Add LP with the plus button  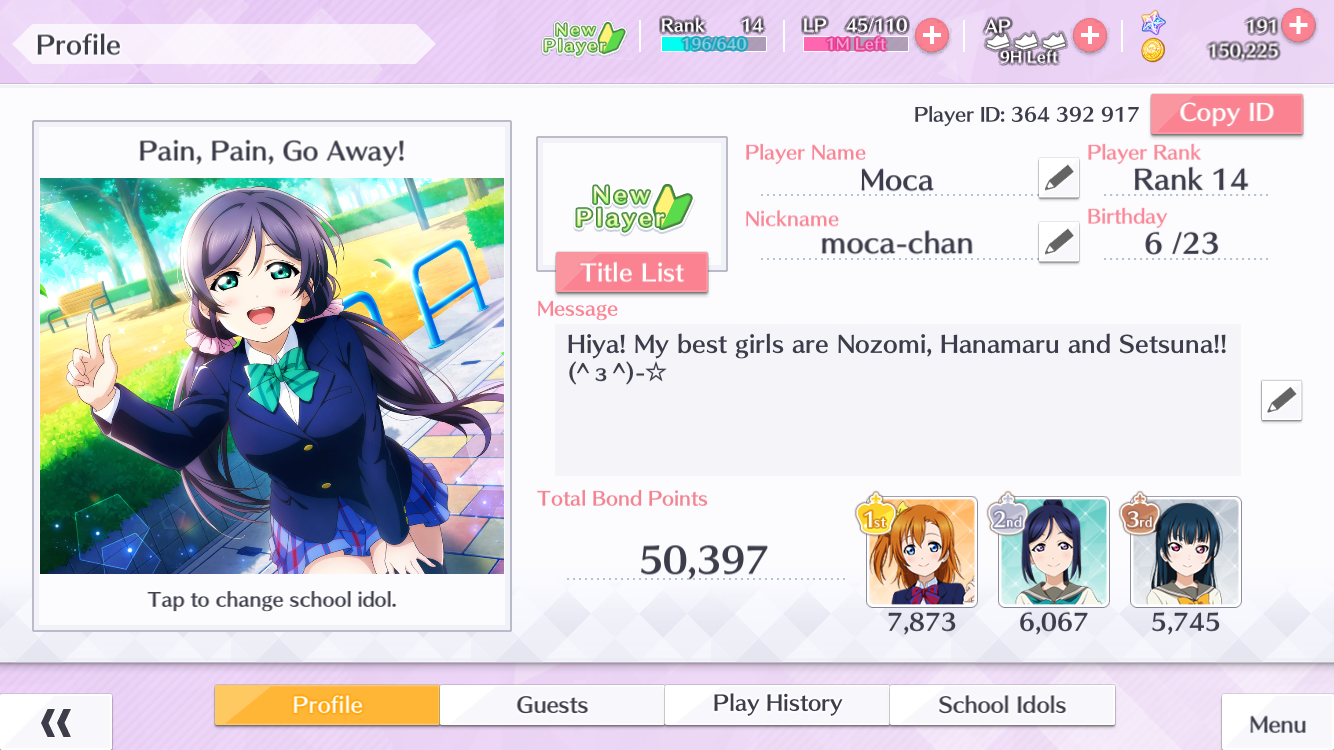coord(932,36)
